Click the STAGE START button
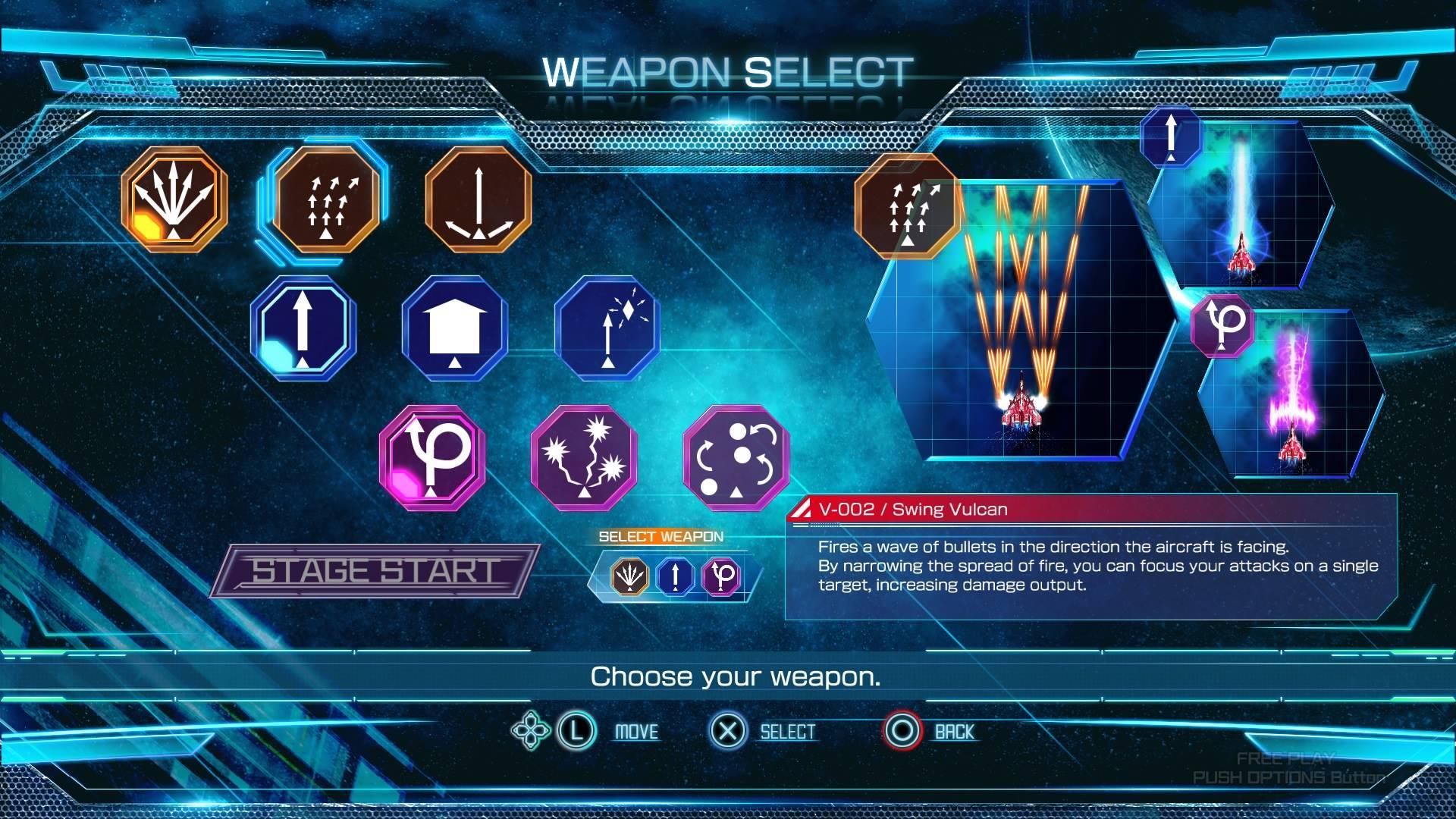Image resolution: width=1456 pixels, height=819 pixels. coord(375,571)
